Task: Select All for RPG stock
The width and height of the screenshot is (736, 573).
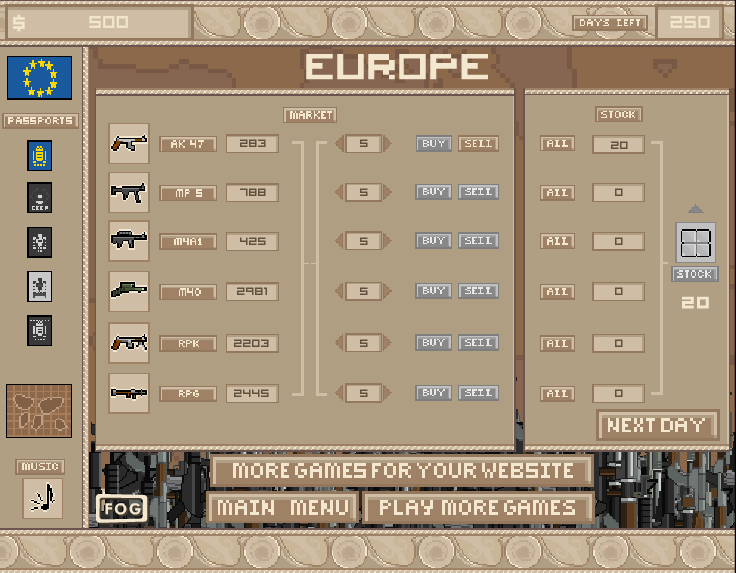Action: (557, 394)
